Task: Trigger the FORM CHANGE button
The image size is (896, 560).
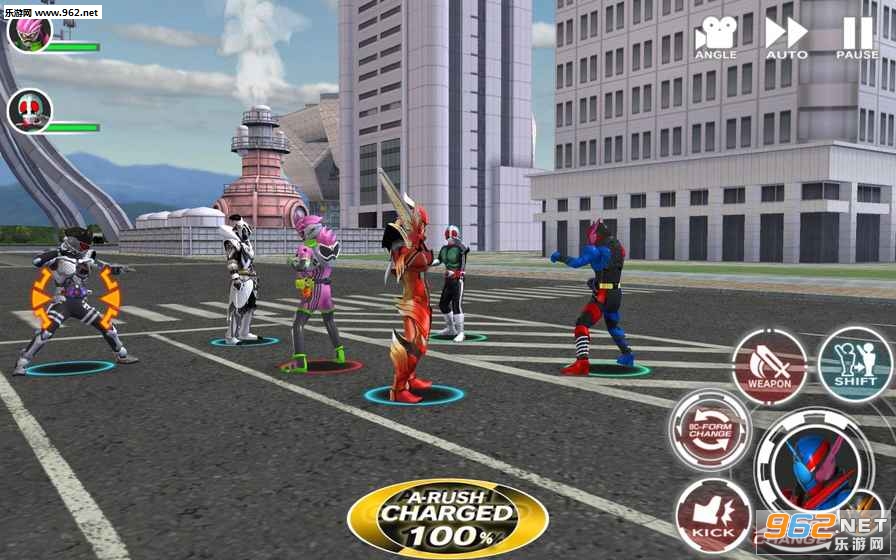Action: (x=710, y=429)
